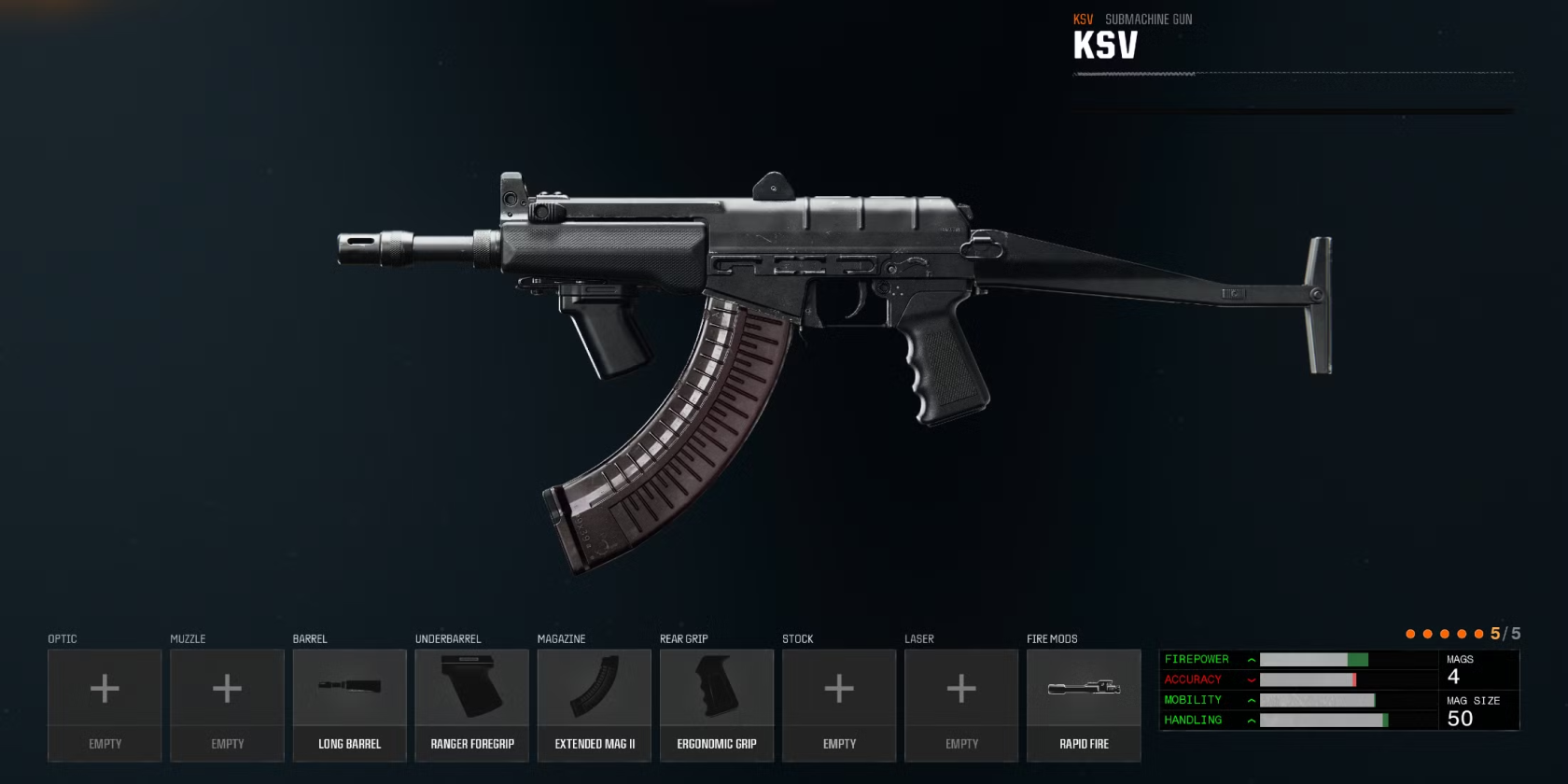Expand the Accuracy downward stat chevron

pos(1251,679)
